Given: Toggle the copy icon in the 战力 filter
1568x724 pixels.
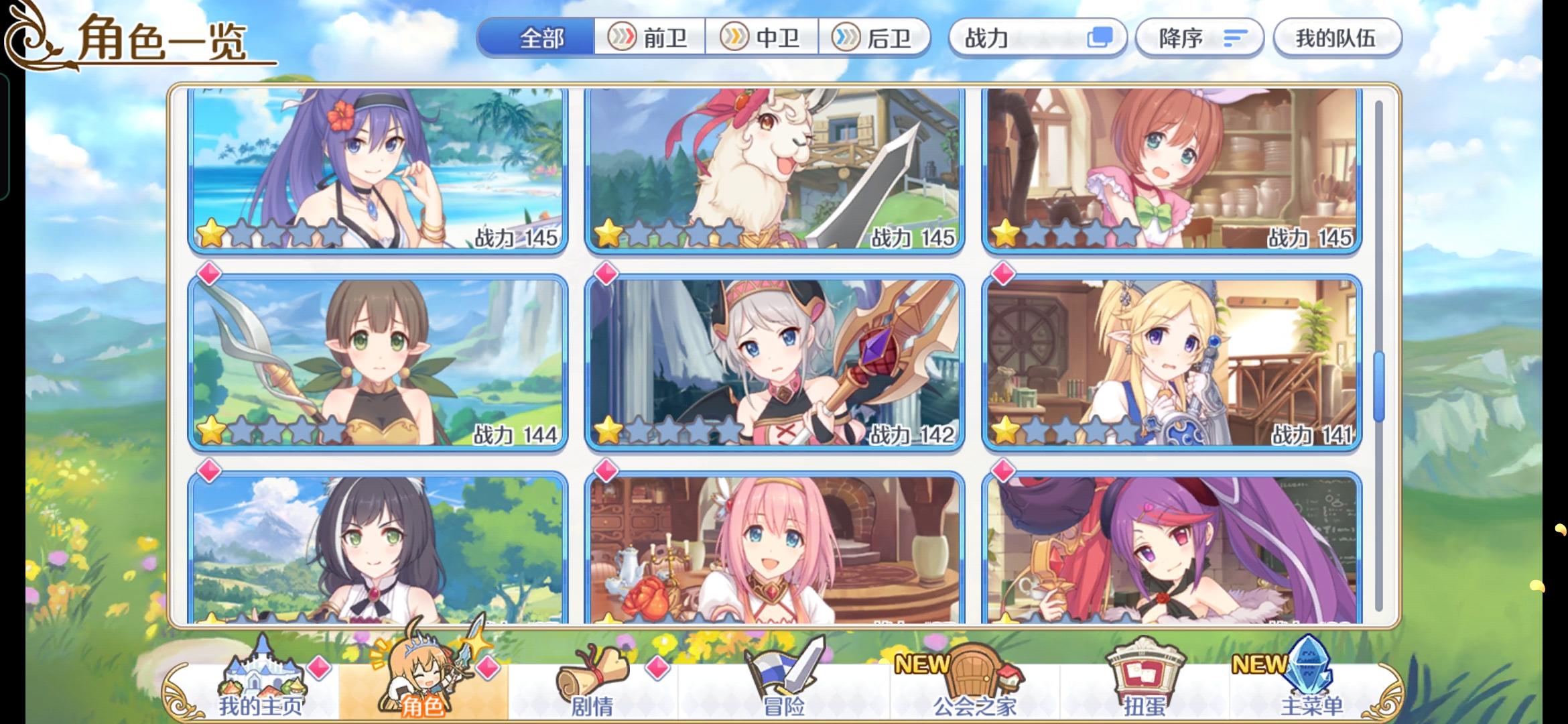Looking at the screenshot, I should pos(1099,38).
